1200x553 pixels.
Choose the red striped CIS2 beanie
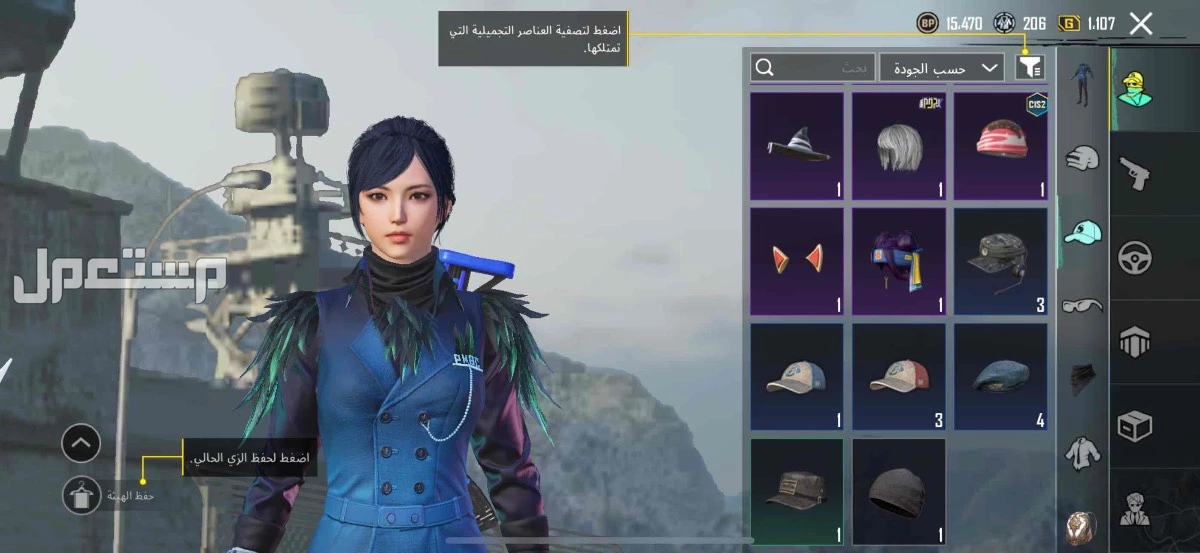[x=1001, y=146]
